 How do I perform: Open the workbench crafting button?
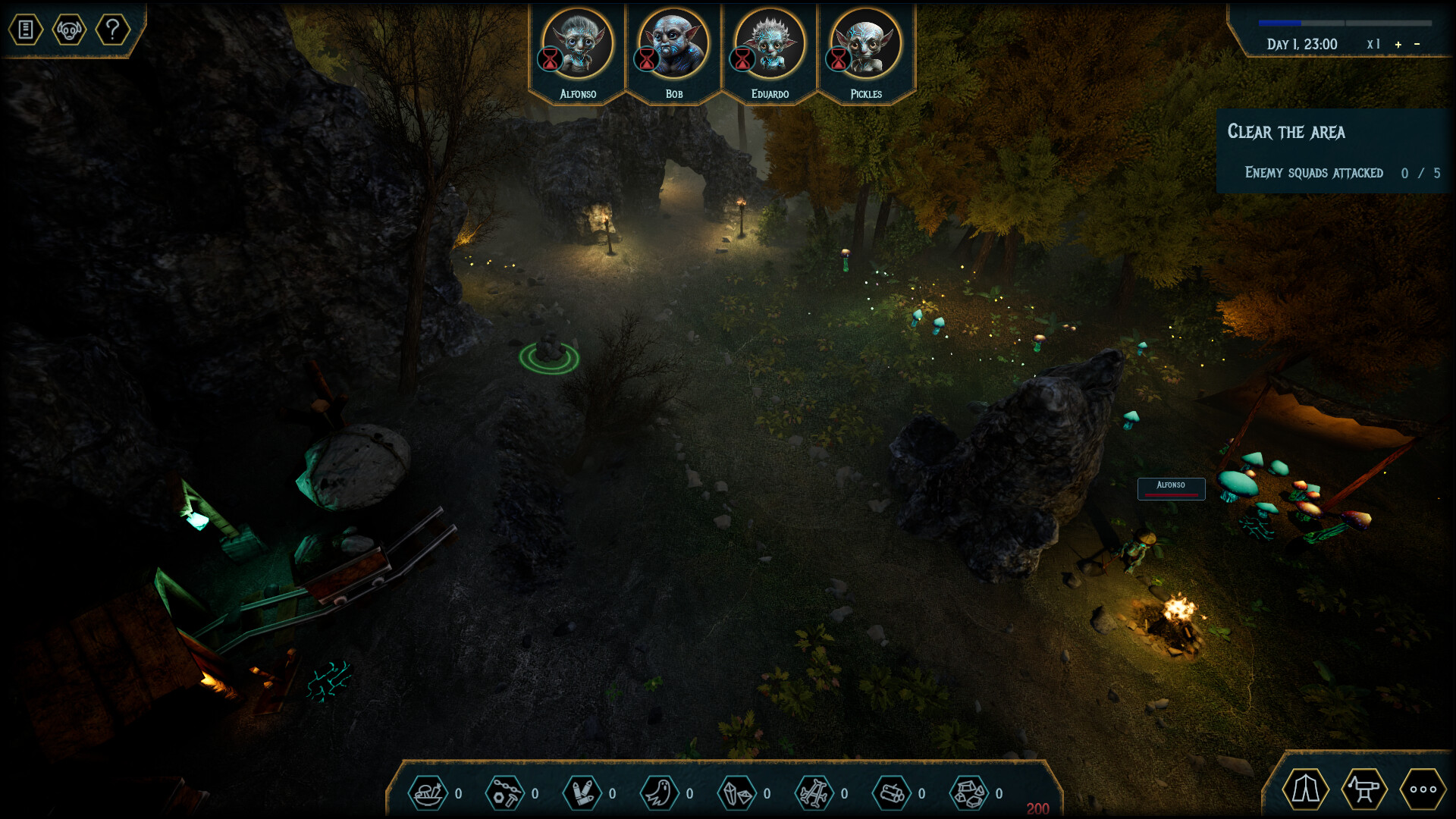1364,789
